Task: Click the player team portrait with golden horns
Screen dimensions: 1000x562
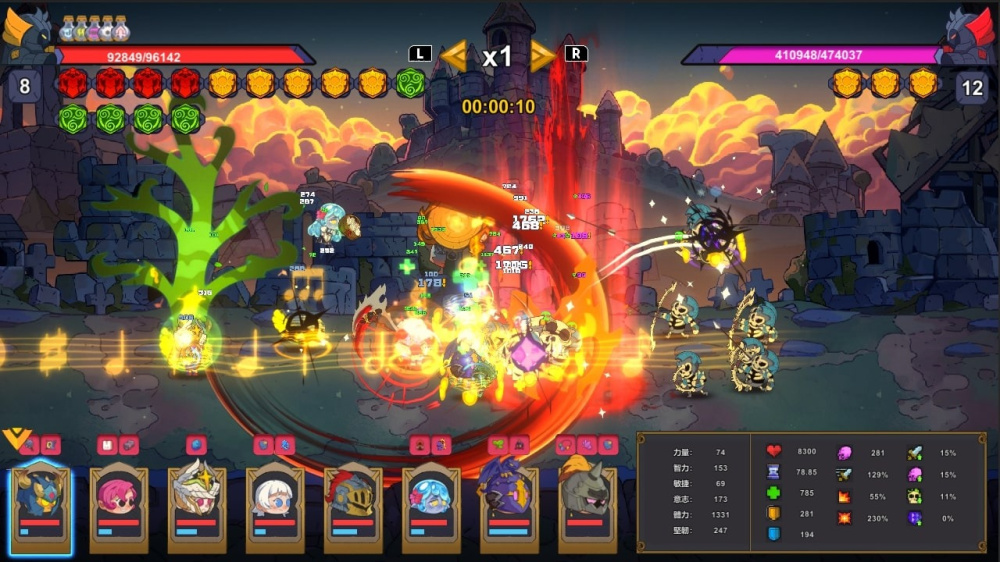Action: coord(27,31)
